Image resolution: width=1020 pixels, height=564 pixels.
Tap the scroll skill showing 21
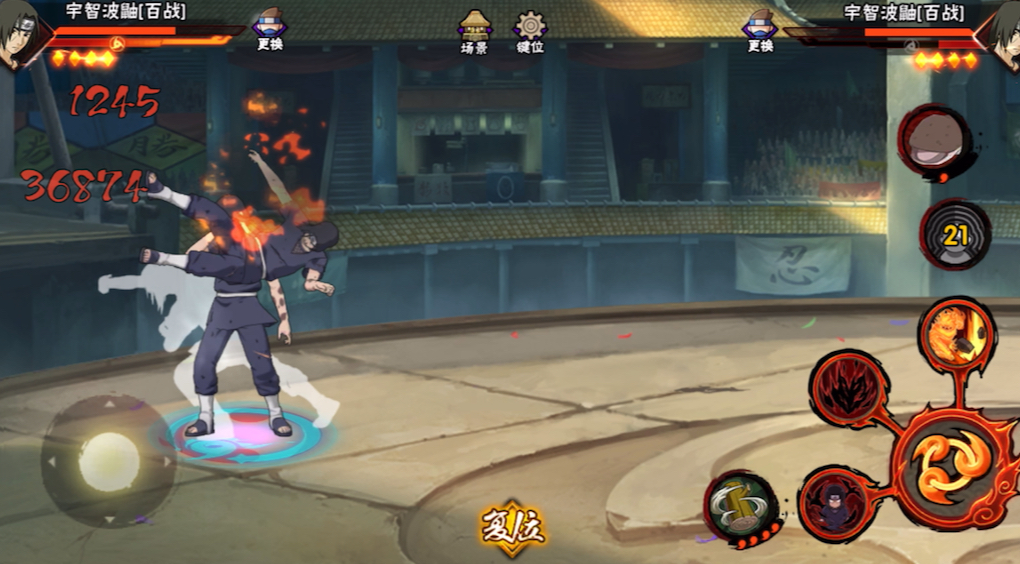955,236
